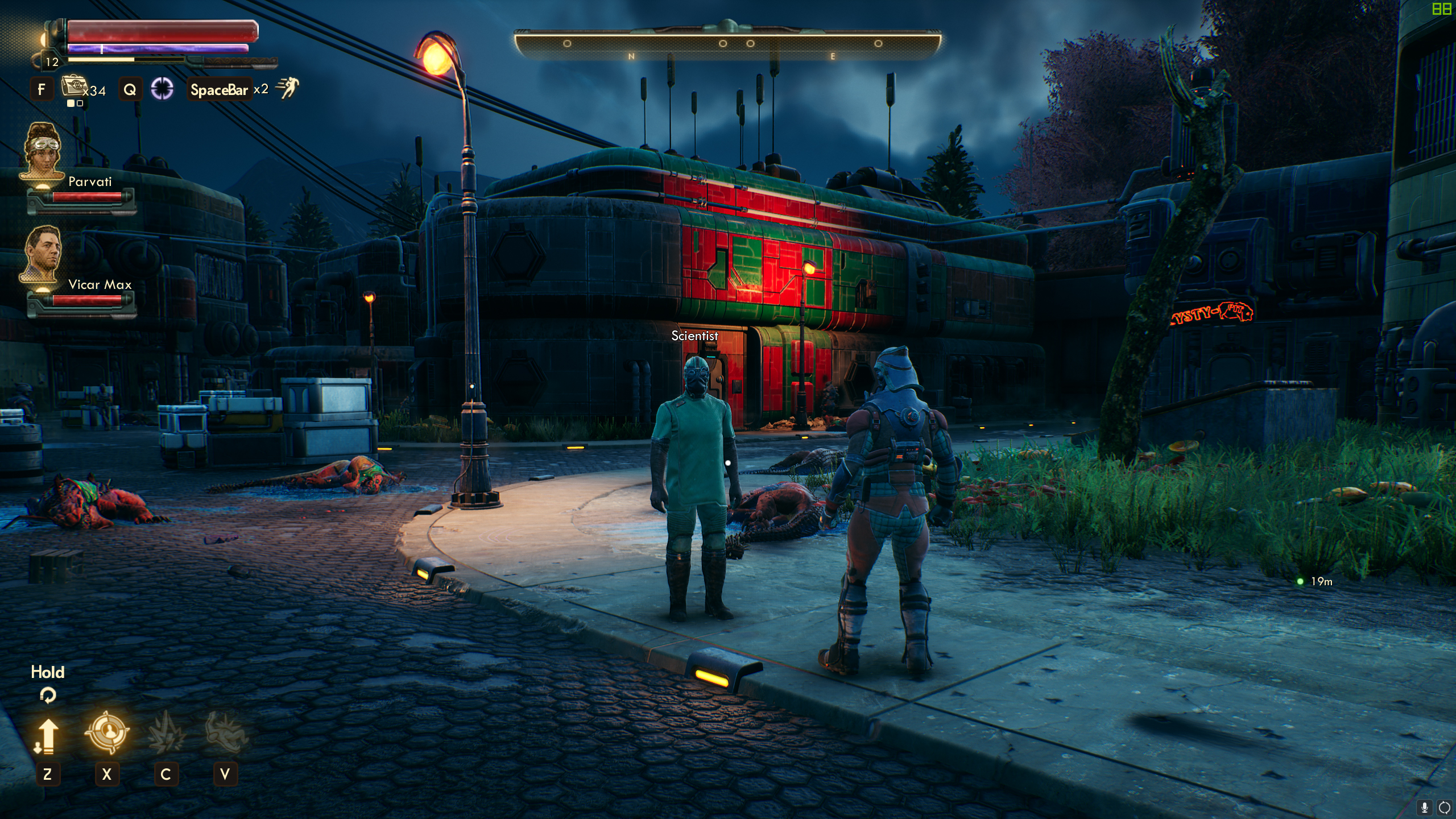The height and width of the screenshot is (819, 1456).
Task: Select Parvati's companion portrait
Action: point(42,151)
